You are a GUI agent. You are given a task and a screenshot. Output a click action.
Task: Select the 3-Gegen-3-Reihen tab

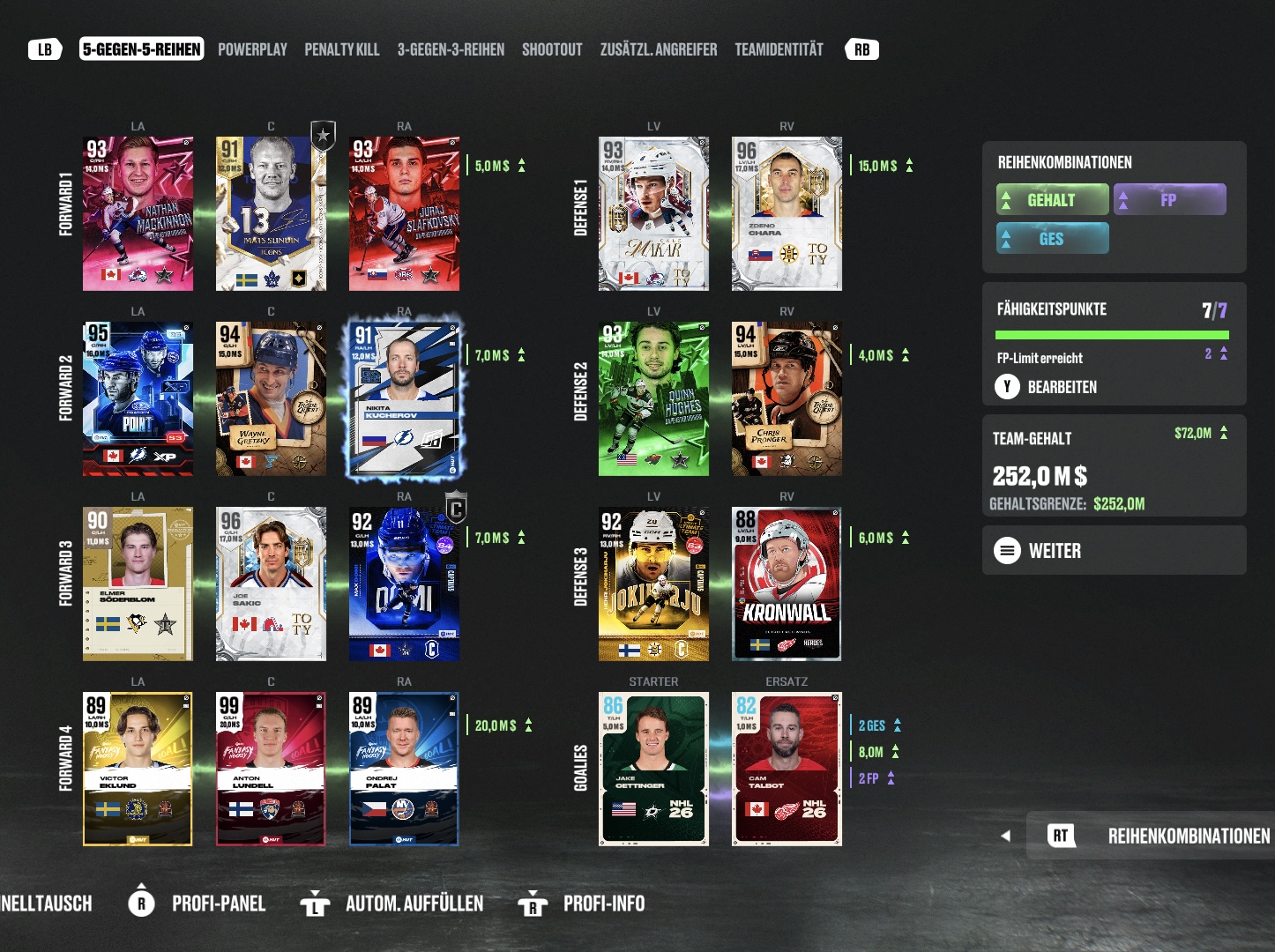451,49
